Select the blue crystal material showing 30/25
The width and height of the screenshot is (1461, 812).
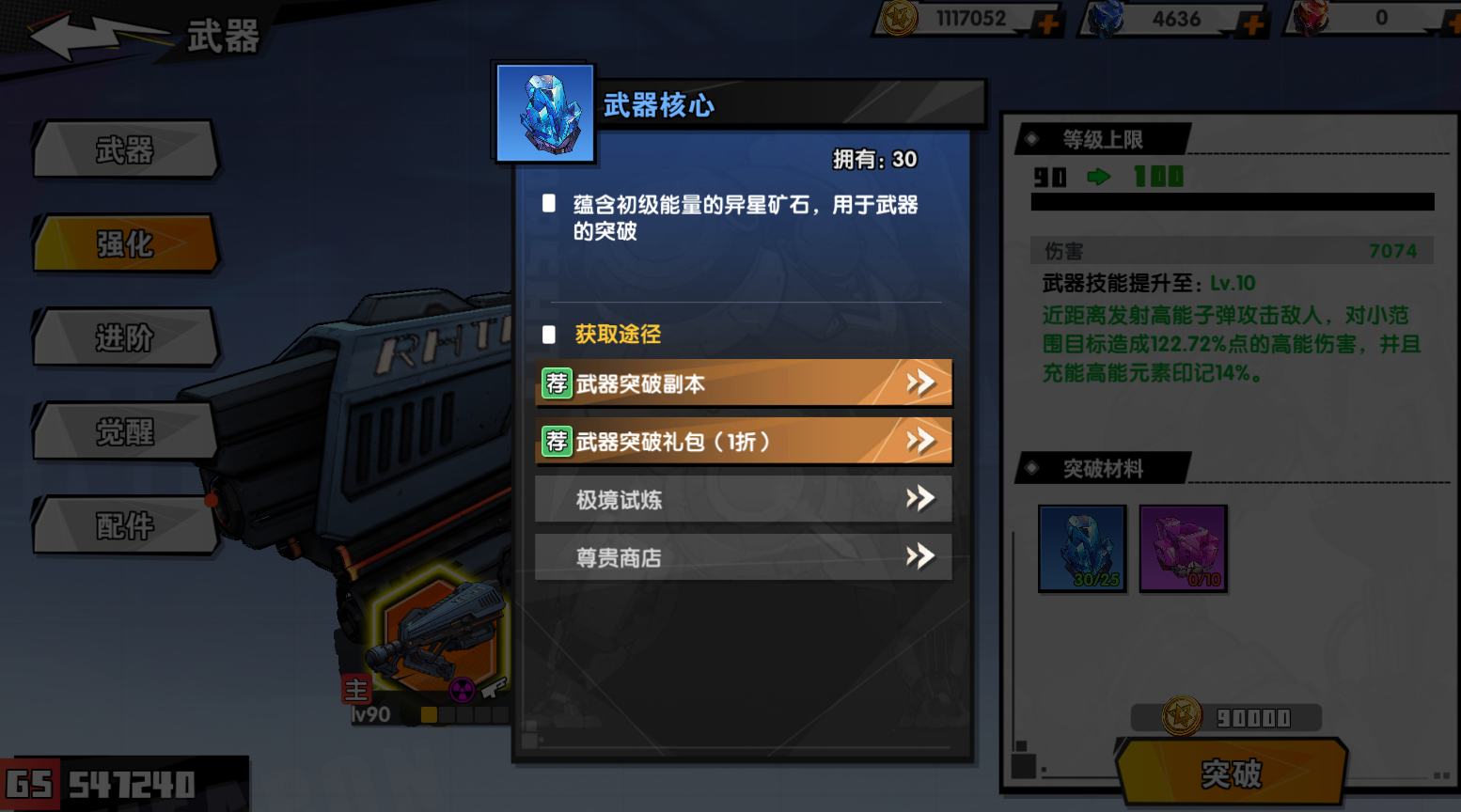(1082, 549)
